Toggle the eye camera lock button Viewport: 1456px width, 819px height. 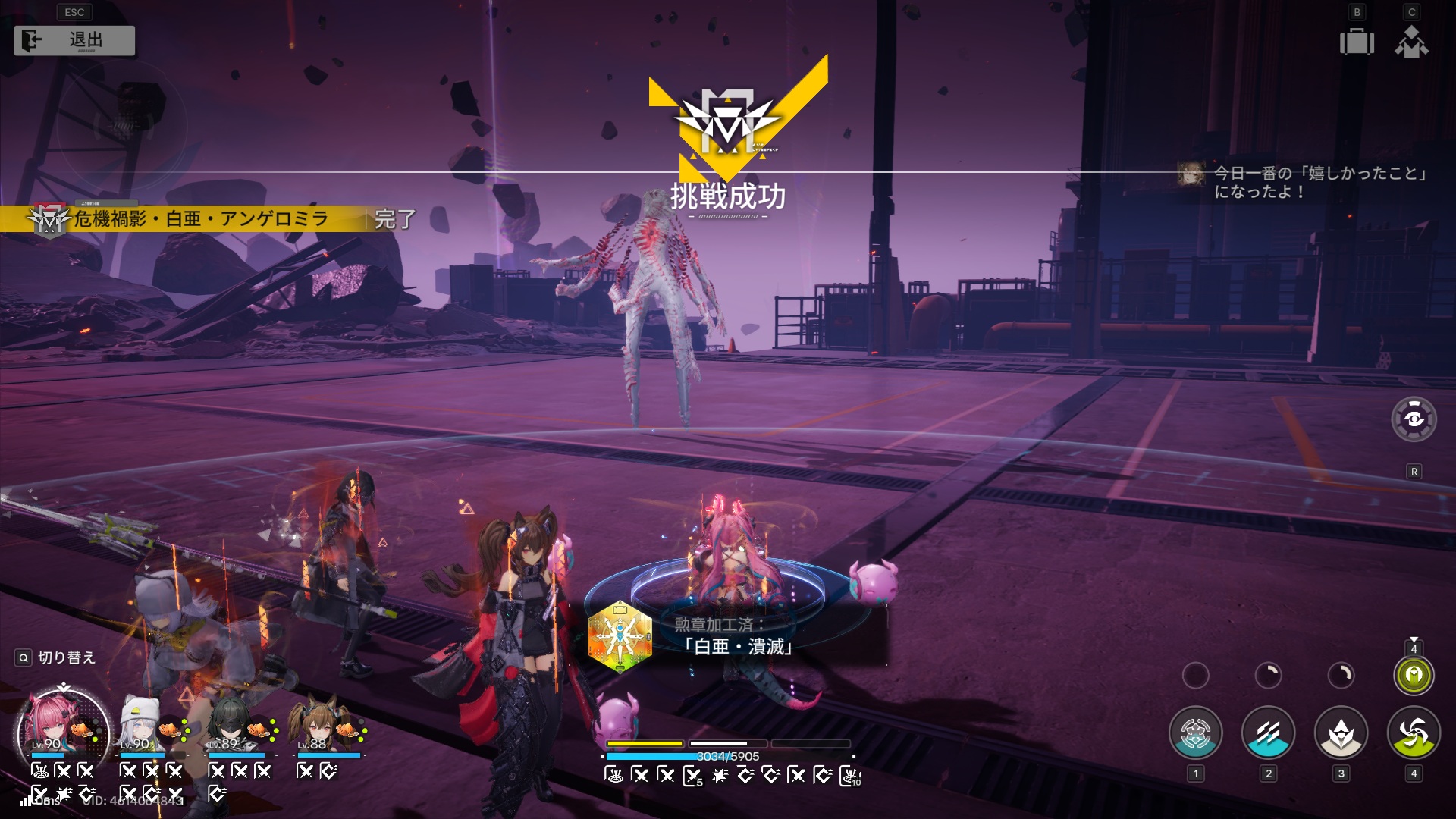[1414, 419]
